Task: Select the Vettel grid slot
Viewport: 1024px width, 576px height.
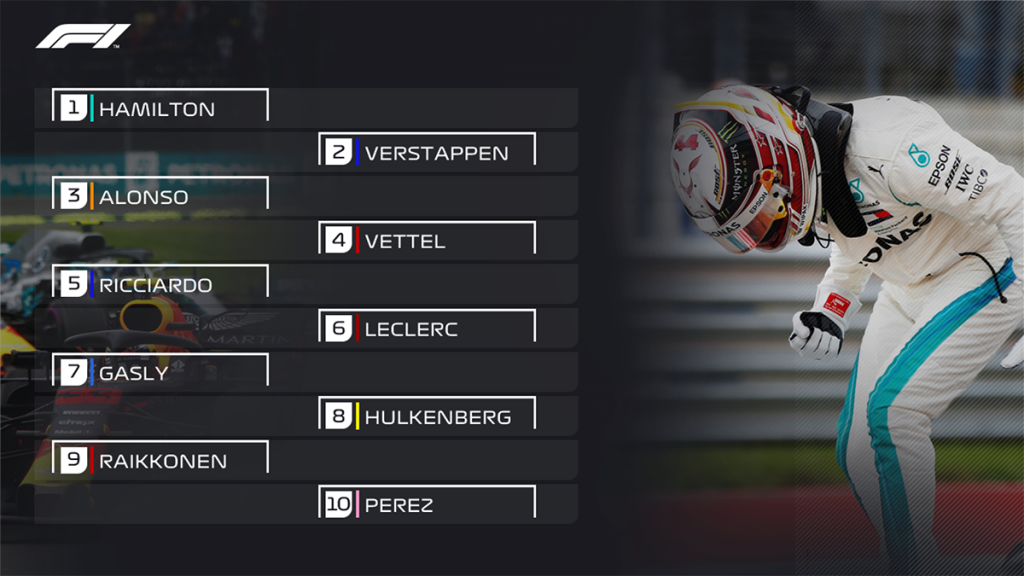Action: coord(428,240)
